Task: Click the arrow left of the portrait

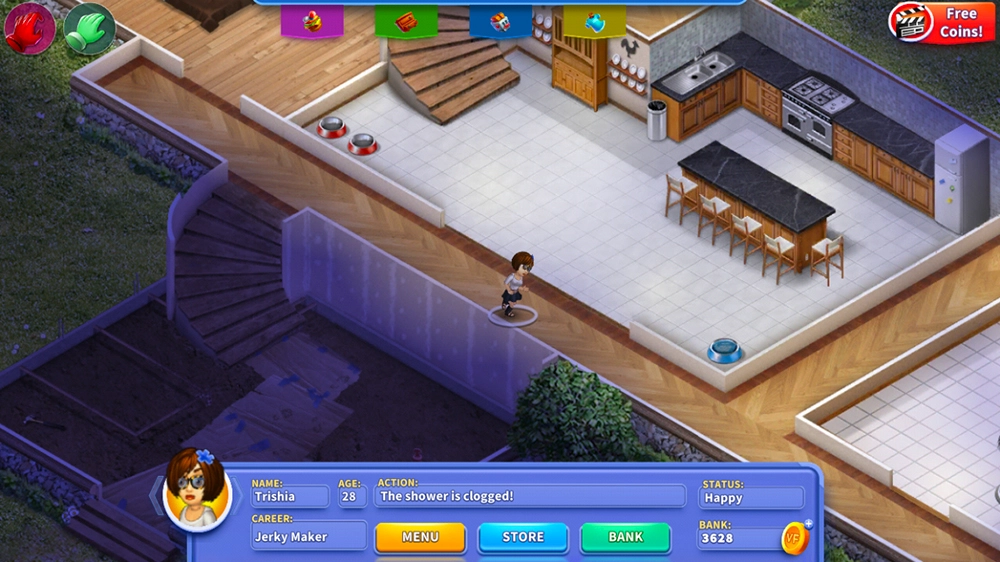Action: point(156,493)
